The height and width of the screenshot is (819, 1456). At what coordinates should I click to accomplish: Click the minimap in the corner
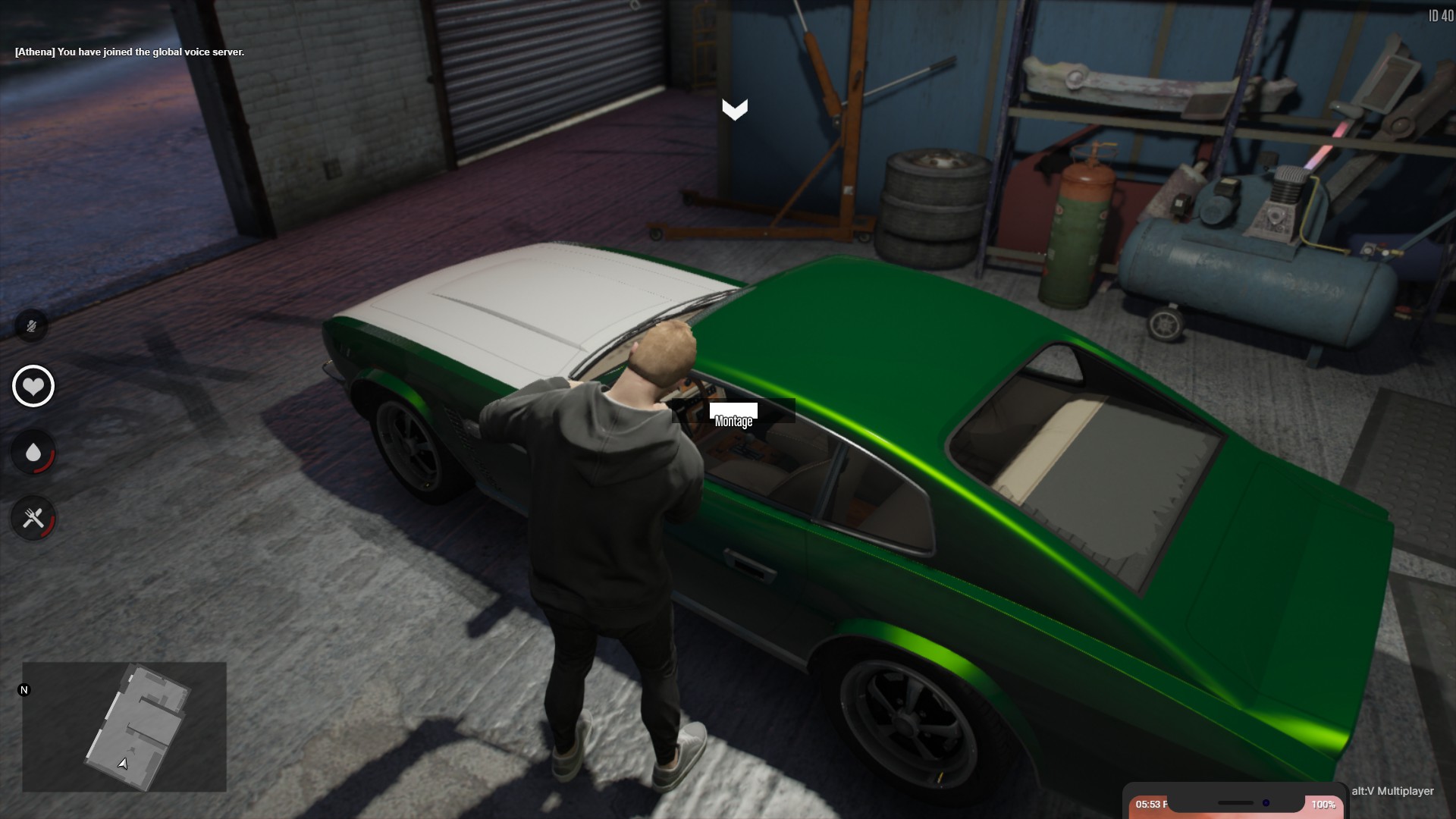tap(124, 726)
